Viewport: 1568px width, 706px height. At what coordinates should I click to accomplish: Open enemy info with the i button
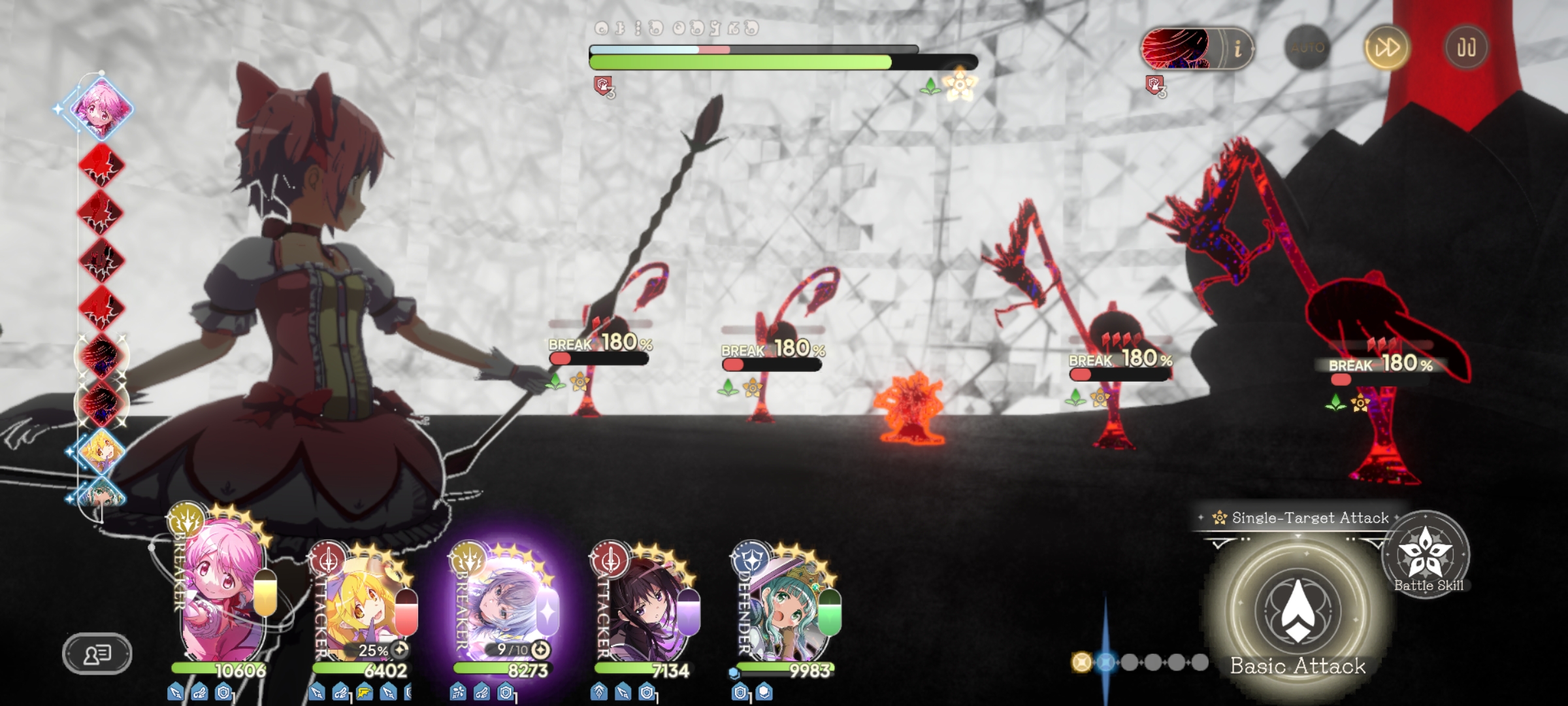point(1237,48)
